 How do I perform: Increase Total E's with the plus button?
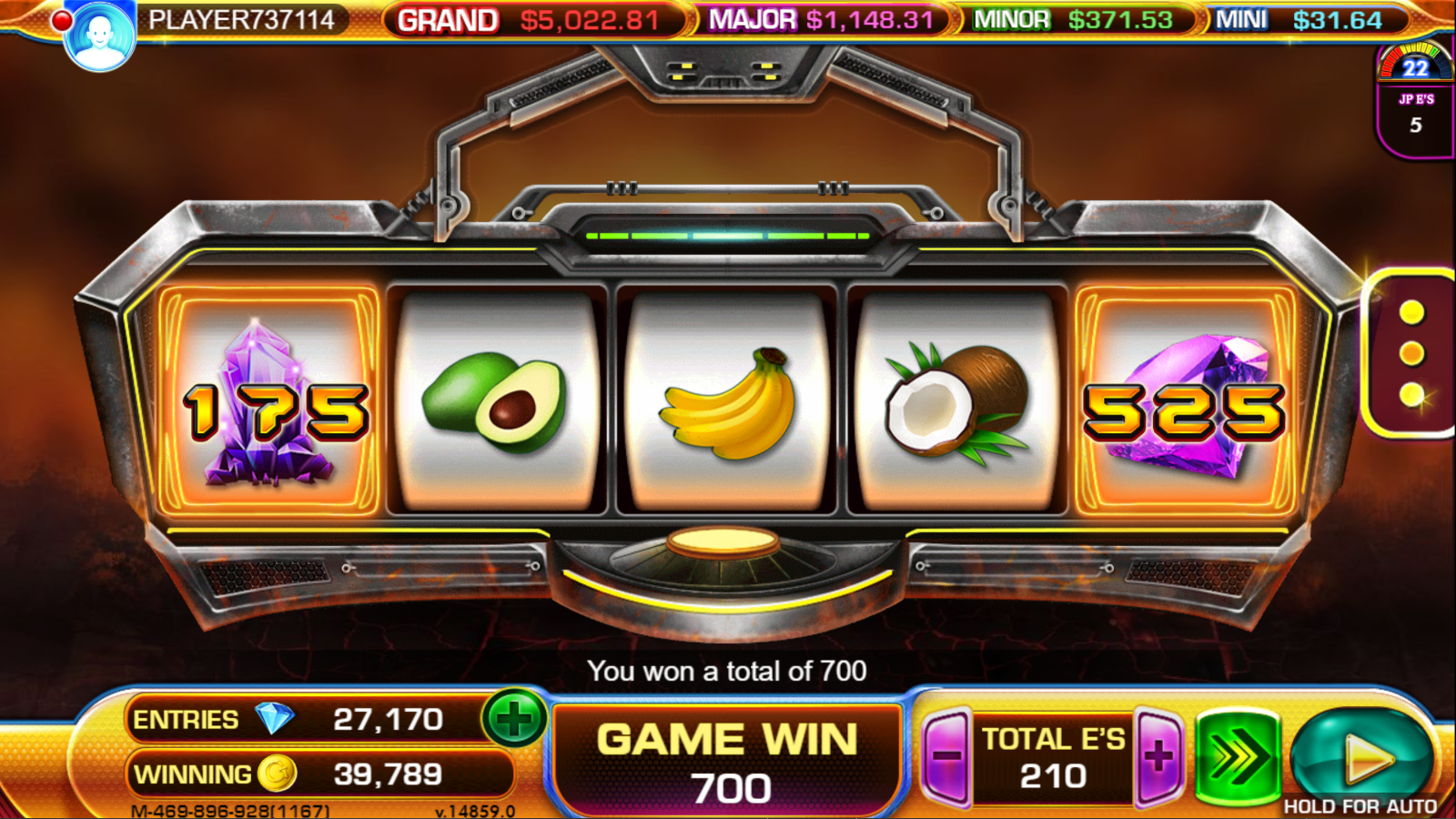click(1158, 755)
